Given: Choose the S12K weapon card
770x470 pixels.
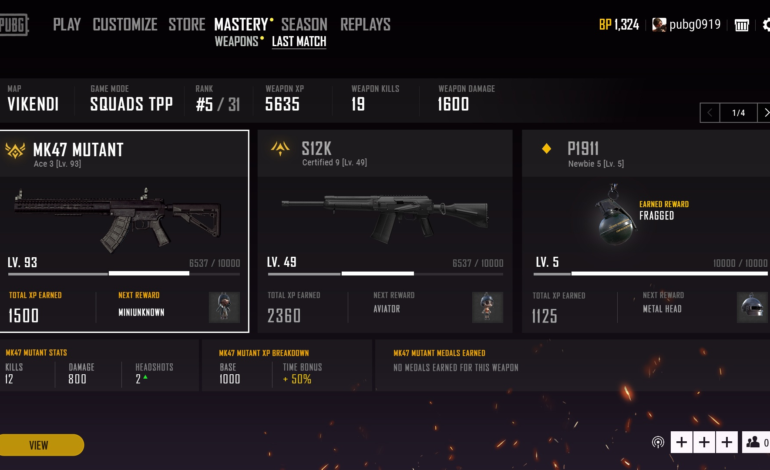Looking at the screenshot, I should coord(385,230).
